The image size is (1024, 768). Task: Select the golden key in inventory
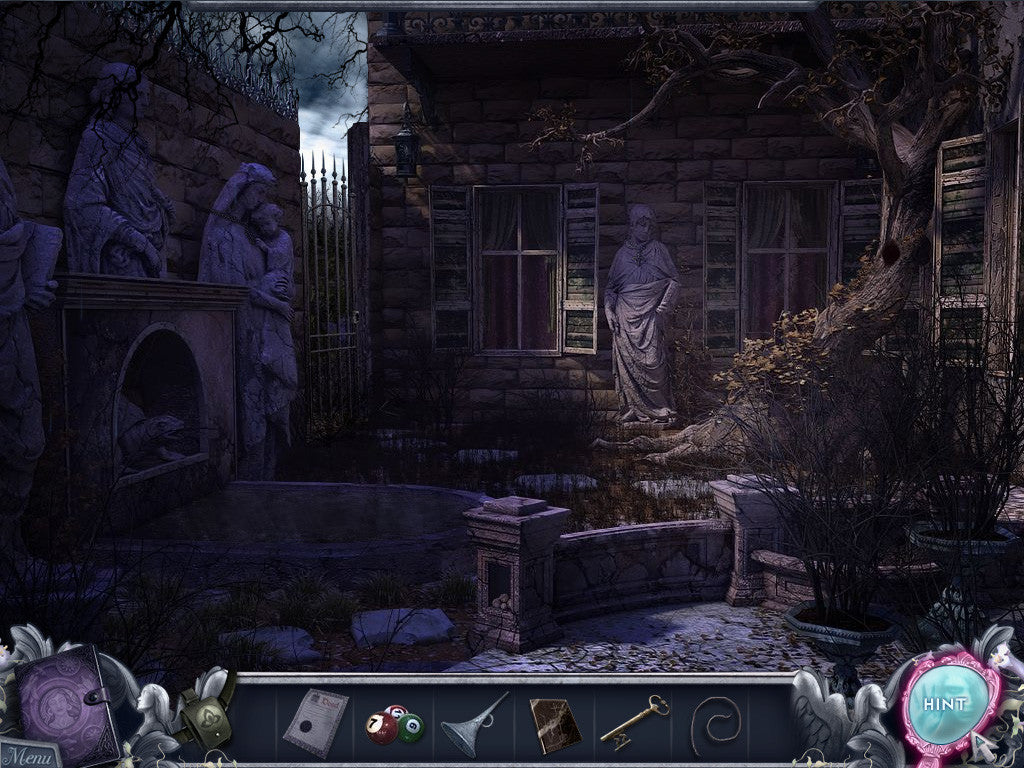tap(634, 721)
